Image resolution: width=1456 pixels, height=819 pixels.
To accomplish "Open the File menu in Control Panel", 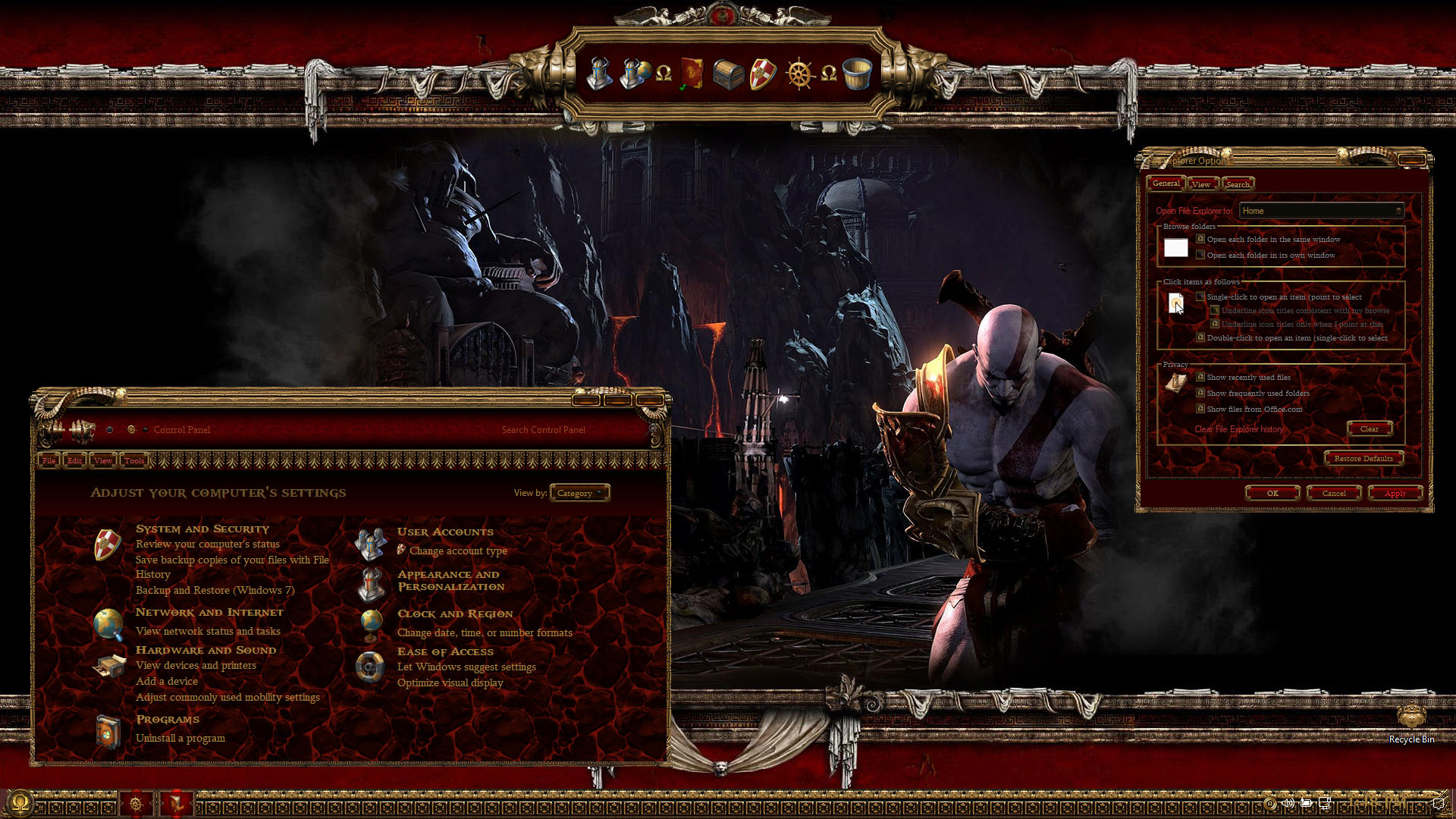I will [49, 460].
